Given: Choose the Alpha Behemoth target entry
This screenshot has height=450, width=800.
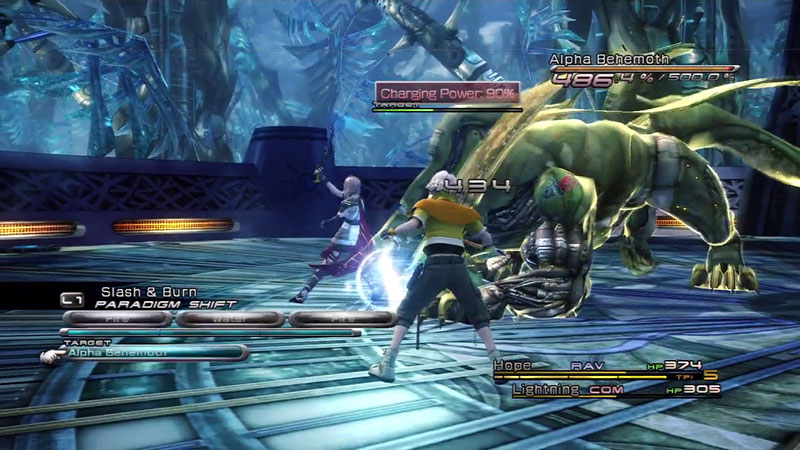Looking at the screenshot, I should point(152,353).
